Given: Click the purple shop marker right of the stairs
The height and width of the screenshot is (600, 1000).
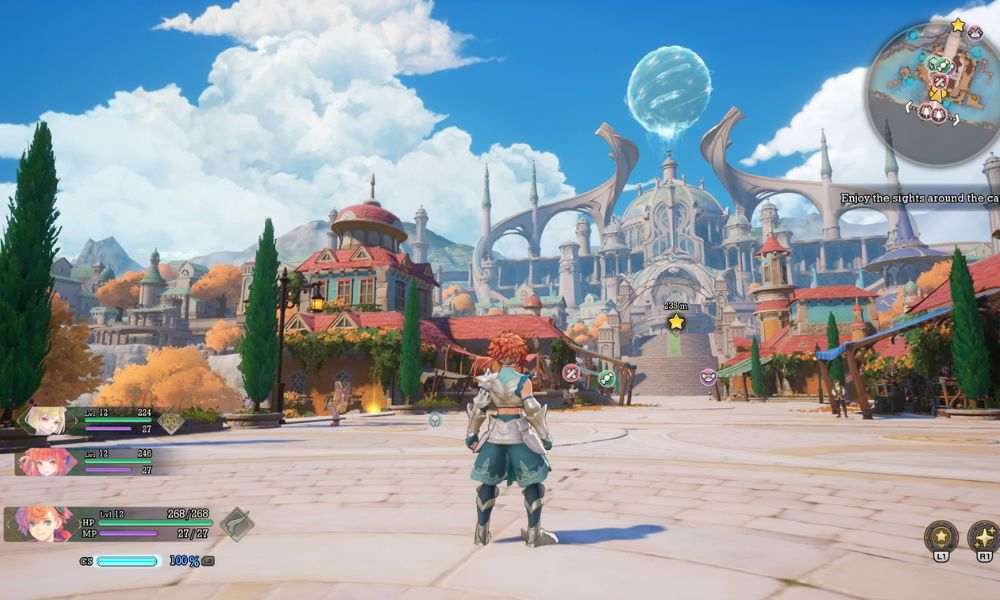Looking at the screenshot, I should [x=708, y=376].
